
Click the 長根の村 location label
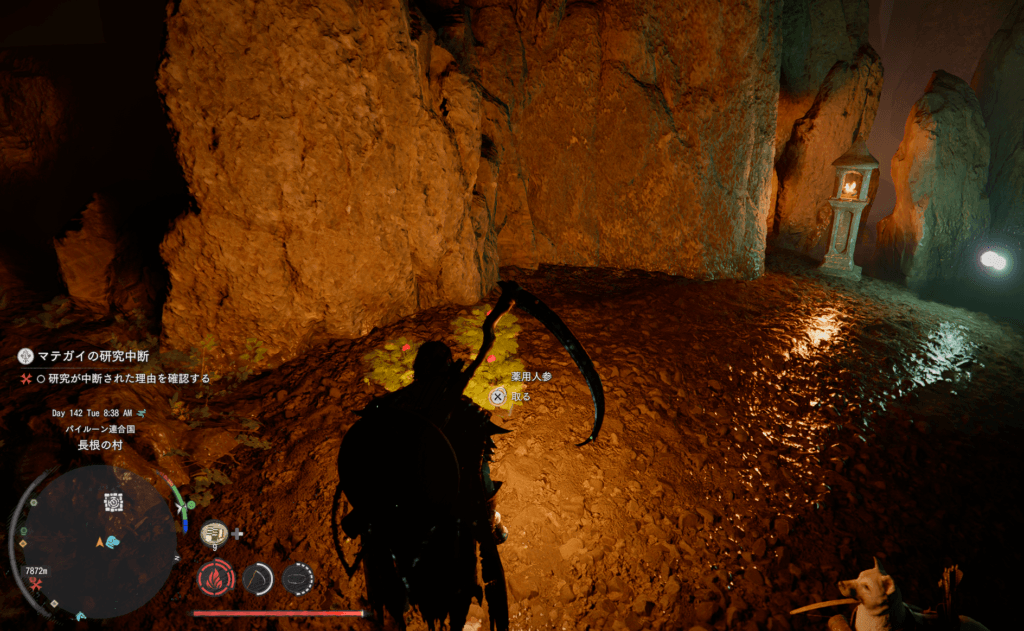point(100,445)
